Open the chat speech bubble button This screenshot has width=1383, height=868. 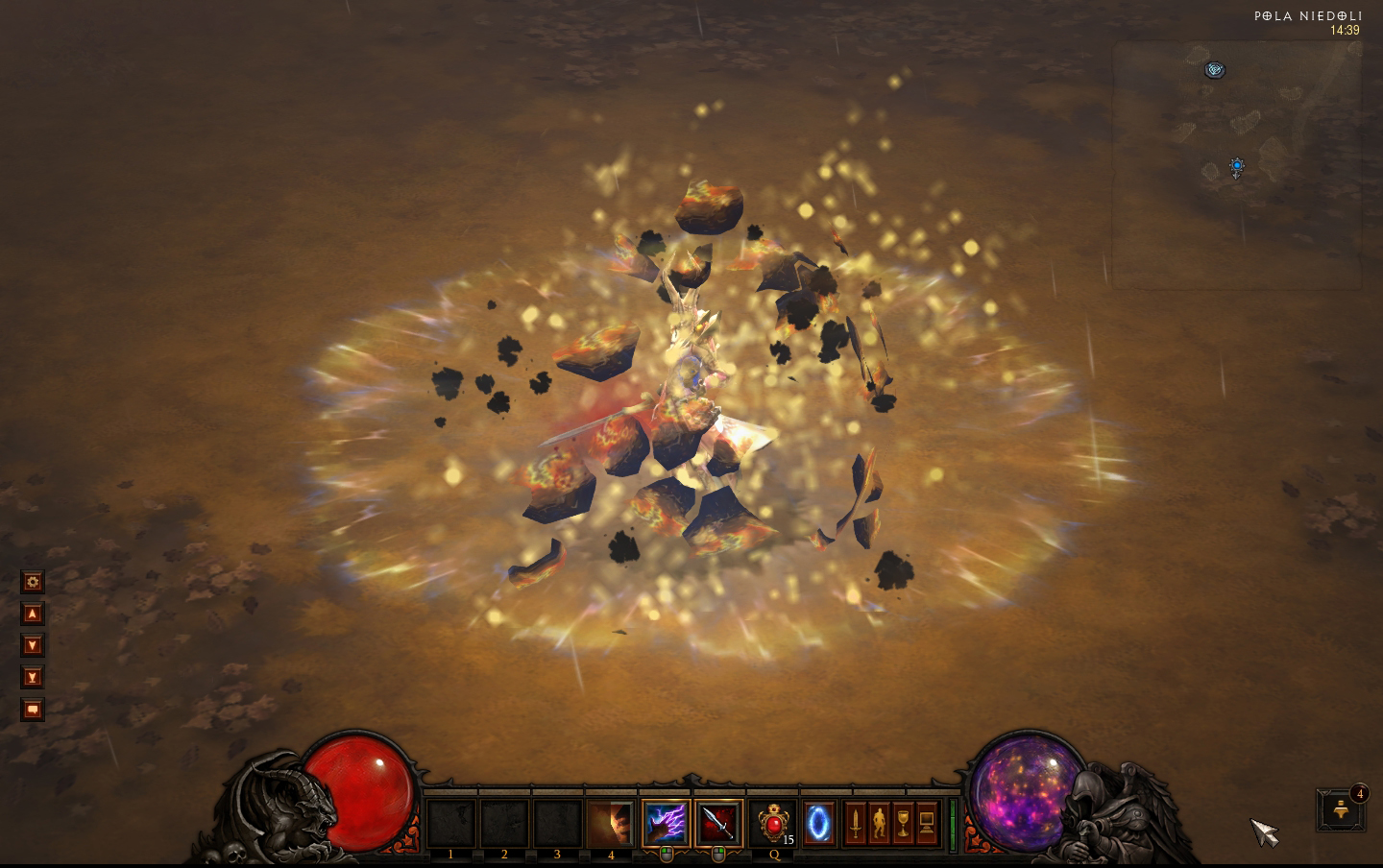click(x=33, y=711)
